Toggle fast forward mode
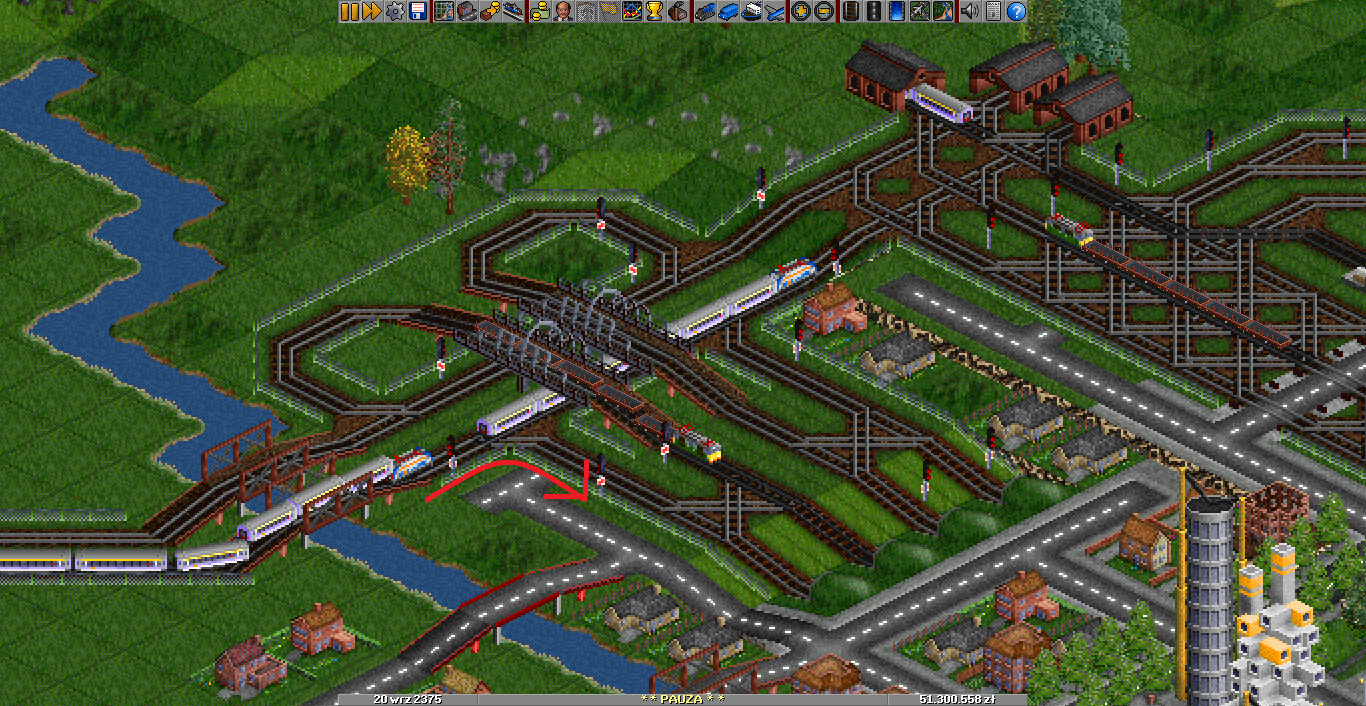Image resolution: width=1366 pixels, height=706 pixels. 371,11
